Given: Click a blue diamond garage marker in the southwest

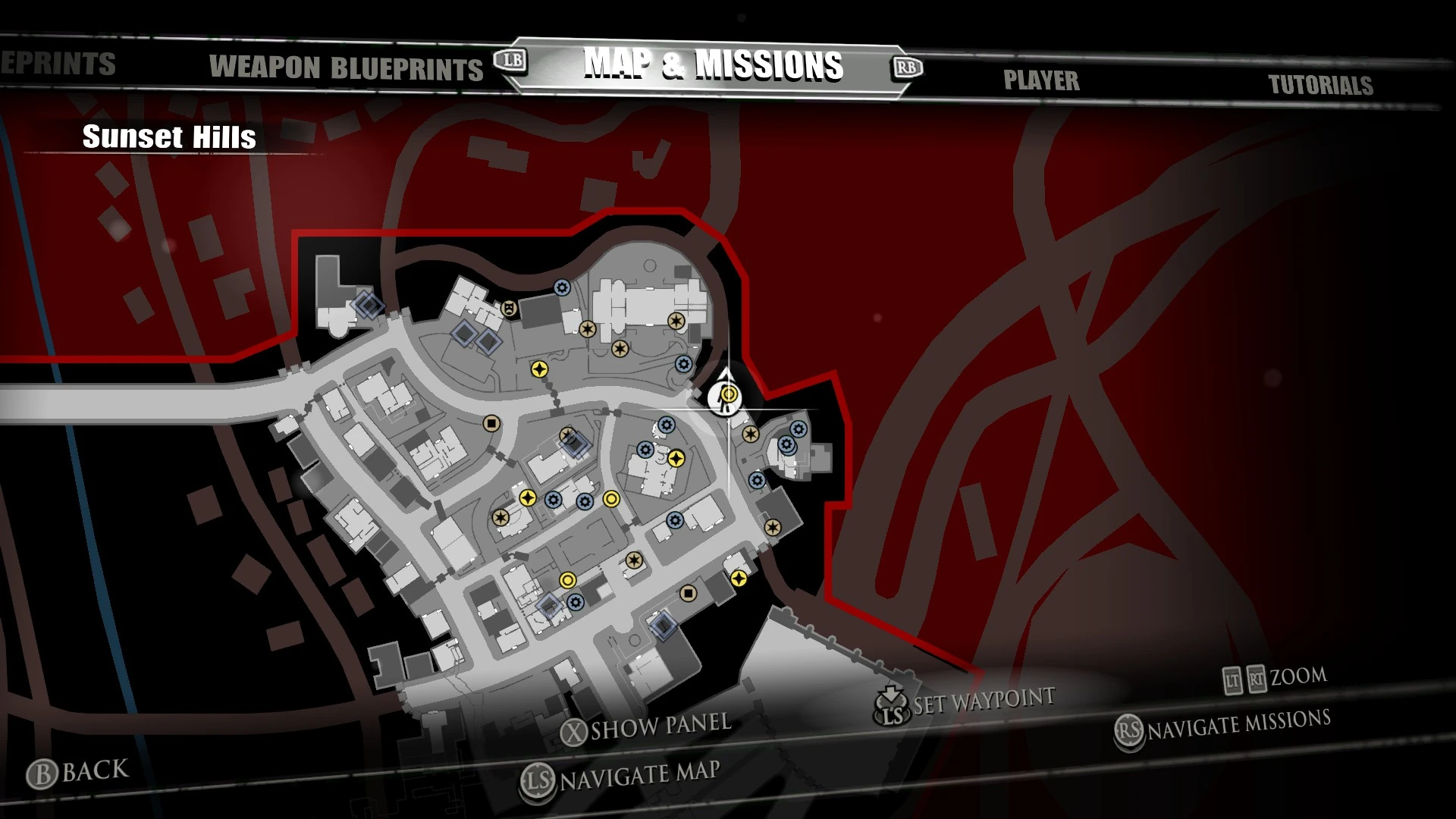Looking at the screenshot, I should tap(549, 604).
